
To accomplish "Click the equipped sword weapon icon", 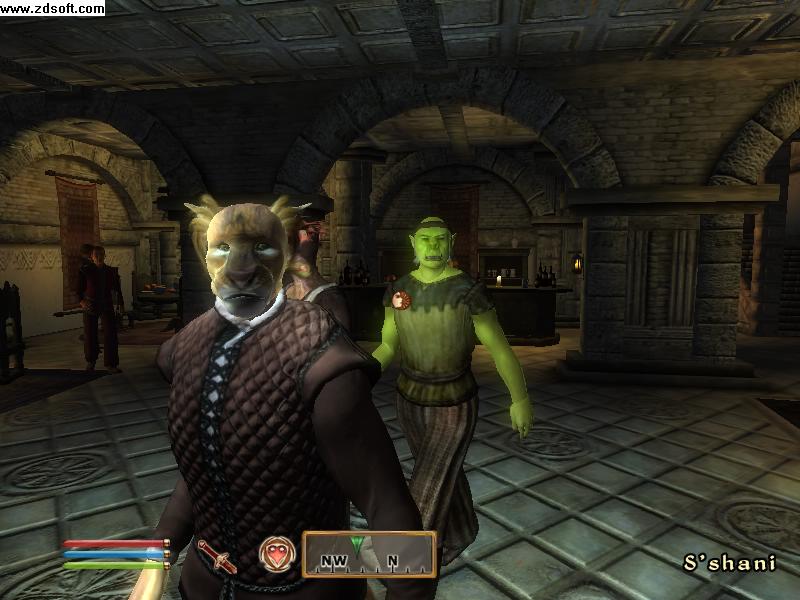I will (x=217, y=555).
